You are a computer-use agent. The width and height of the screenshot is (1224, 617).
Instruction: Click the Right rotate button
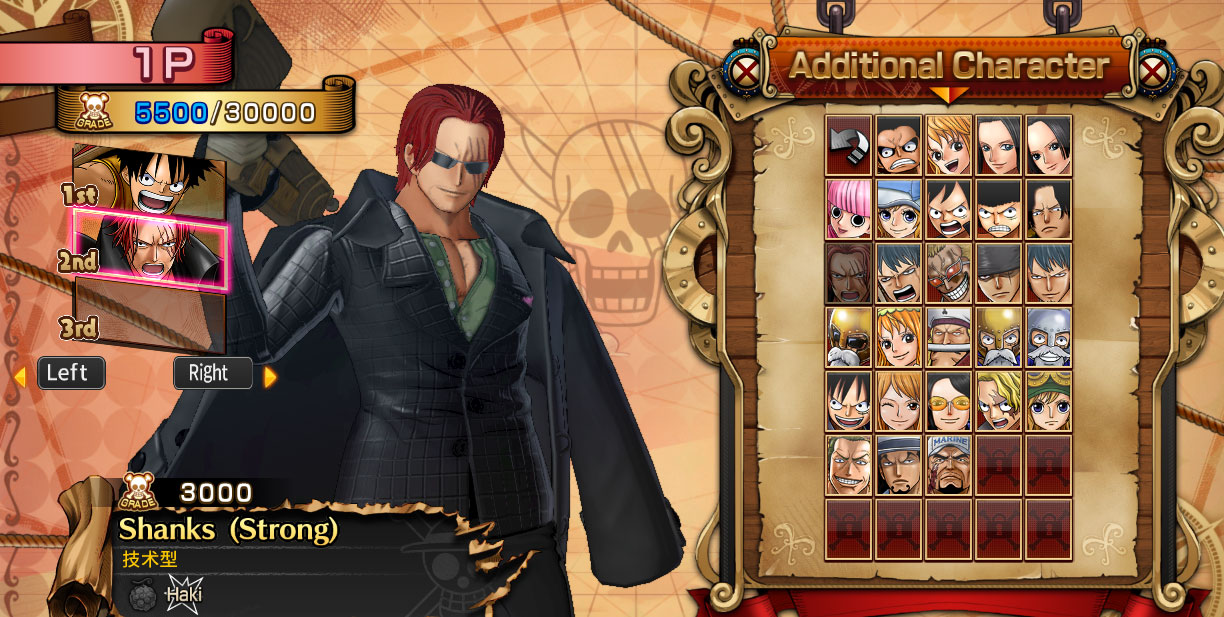tap(212, 374)
